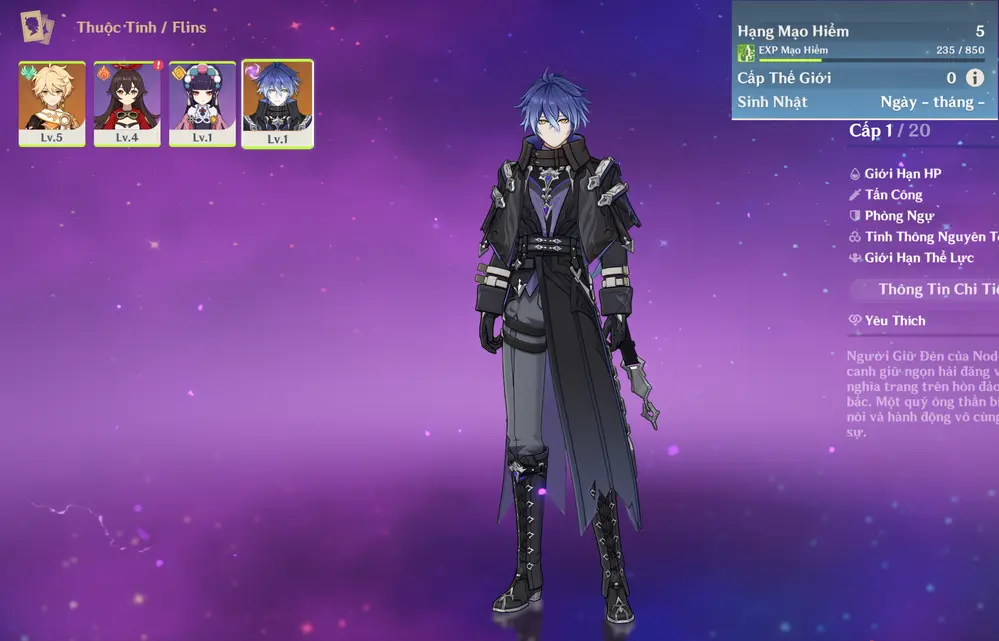Select Amber's Lv.4 portrait with red alert
The height and width of the screenshot is (641, 999).
pyautogui.click(x=127, y=103)
